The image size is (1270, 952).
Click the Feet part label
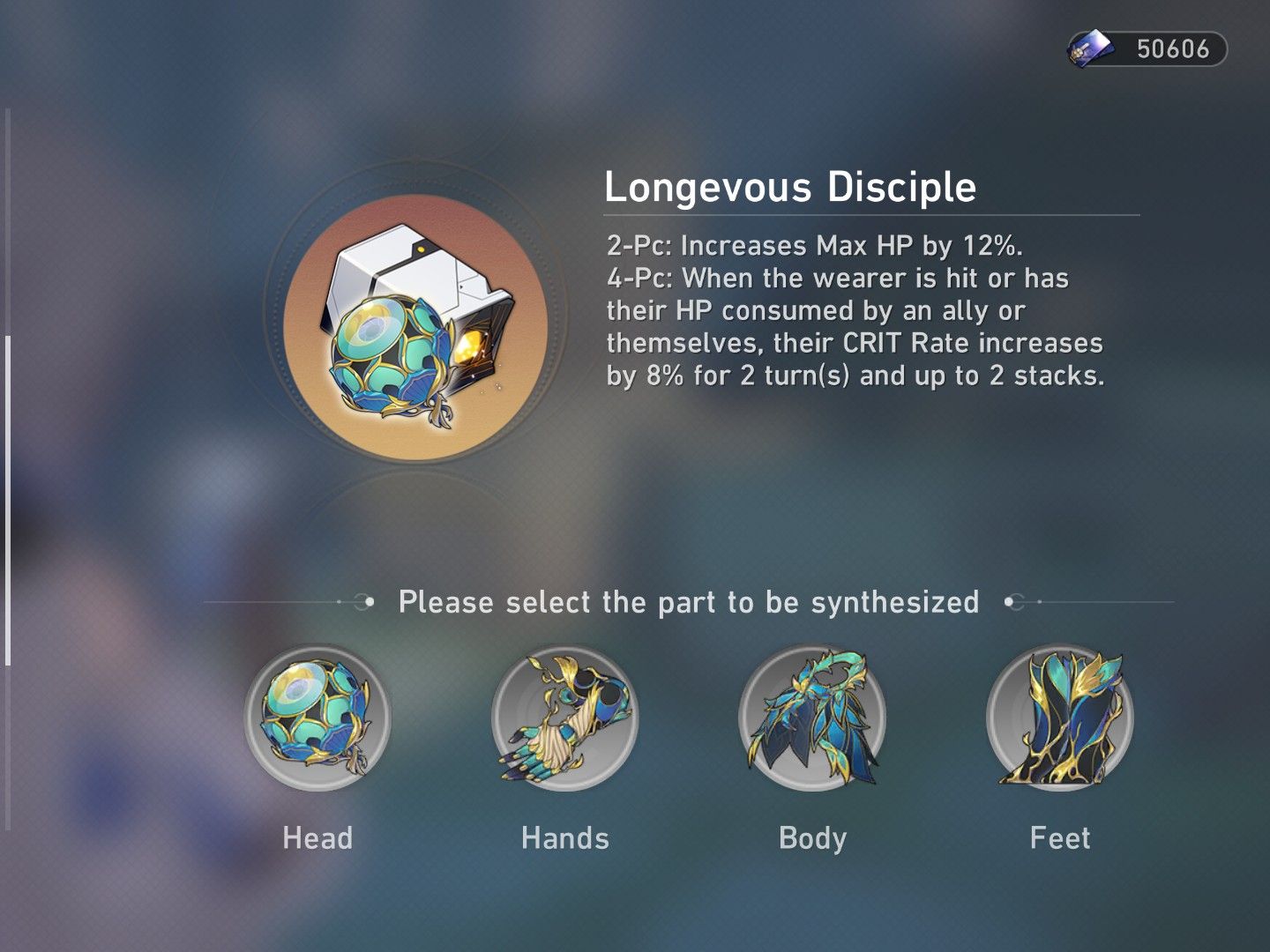pyautogui.click(x=1060, y=838)
